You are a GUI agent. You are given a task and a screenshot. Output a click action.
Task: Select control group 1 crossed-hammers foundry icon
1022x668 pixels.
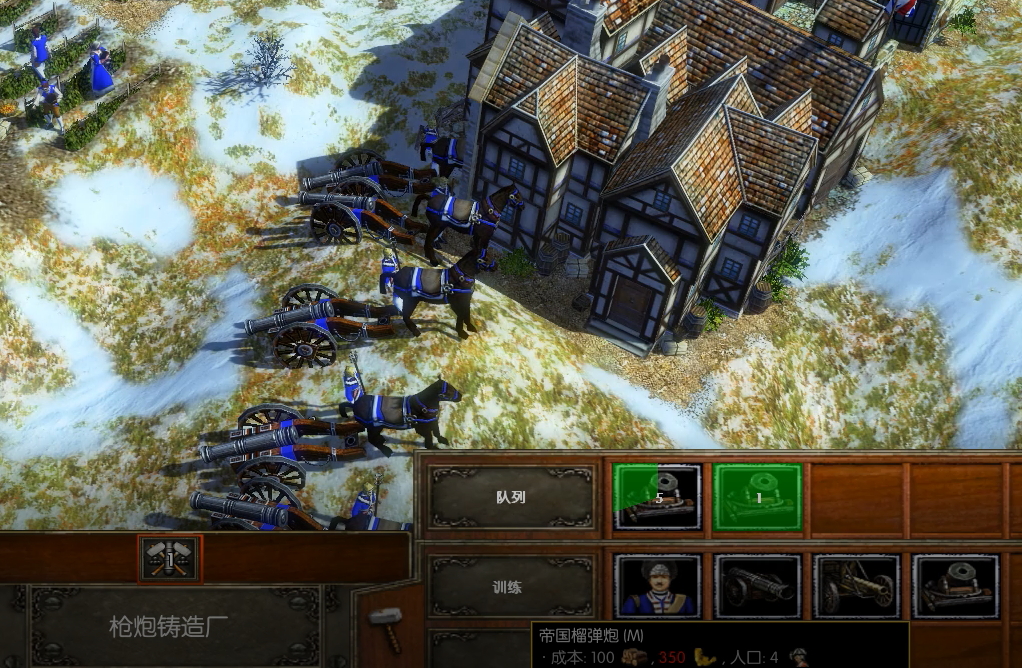click(170, 559)
